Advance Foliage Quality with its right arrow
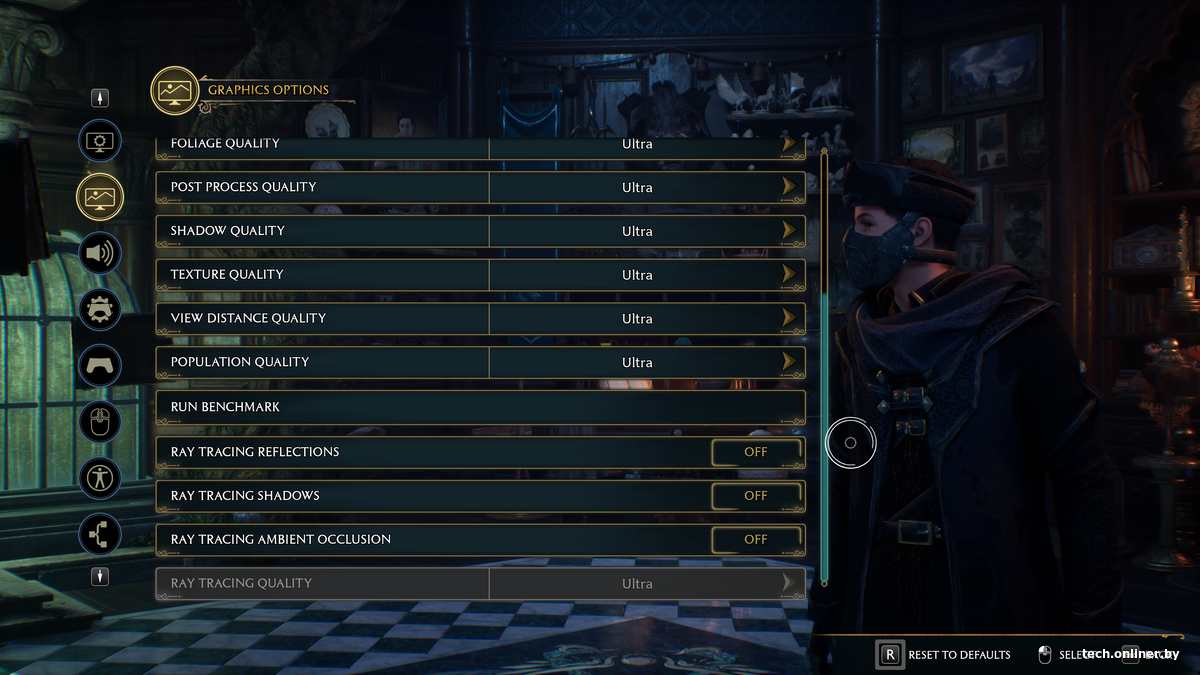 (x=789, y=144)
